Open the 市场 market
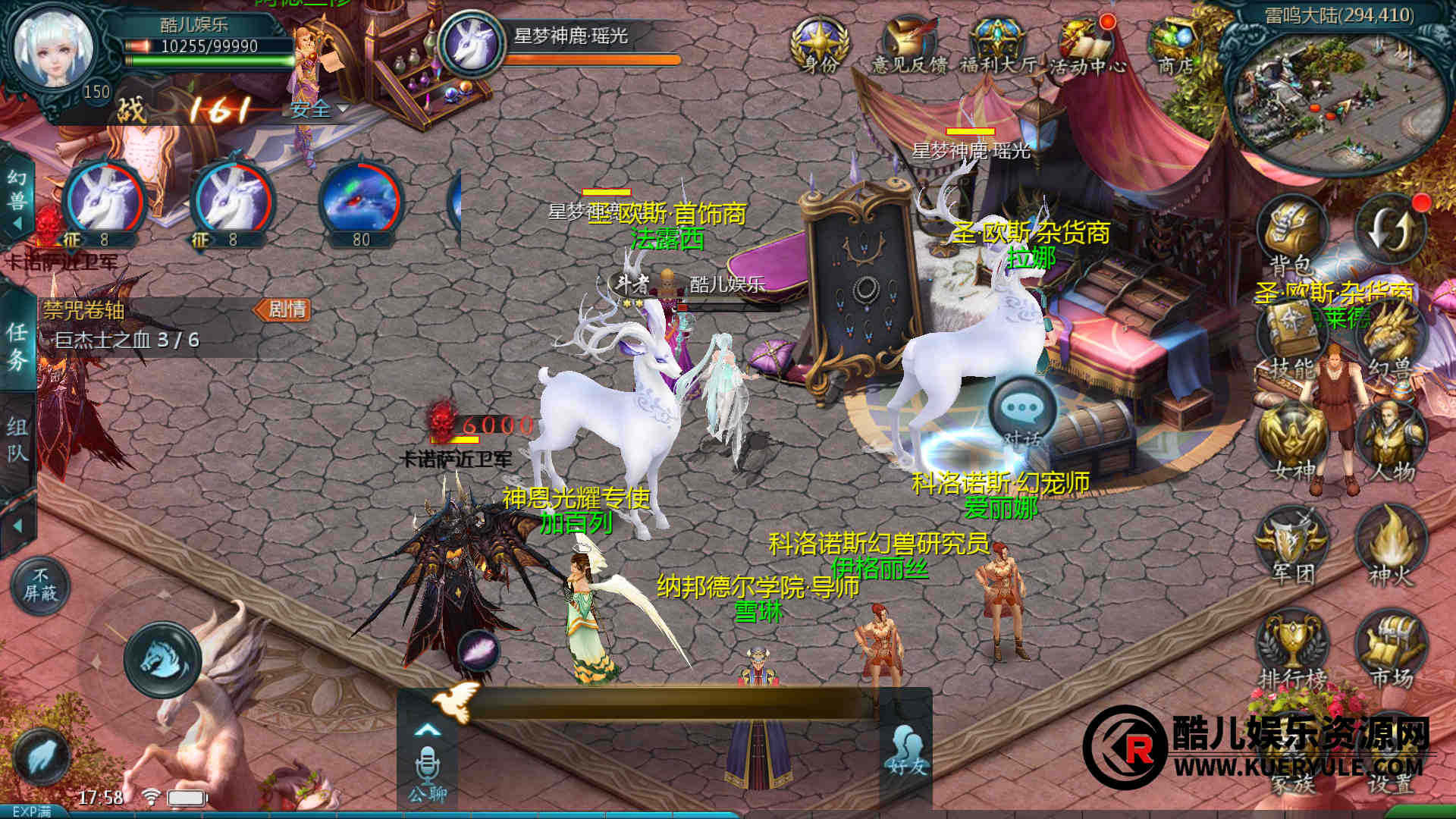 pyautogui.click(x=1392, y=648)
